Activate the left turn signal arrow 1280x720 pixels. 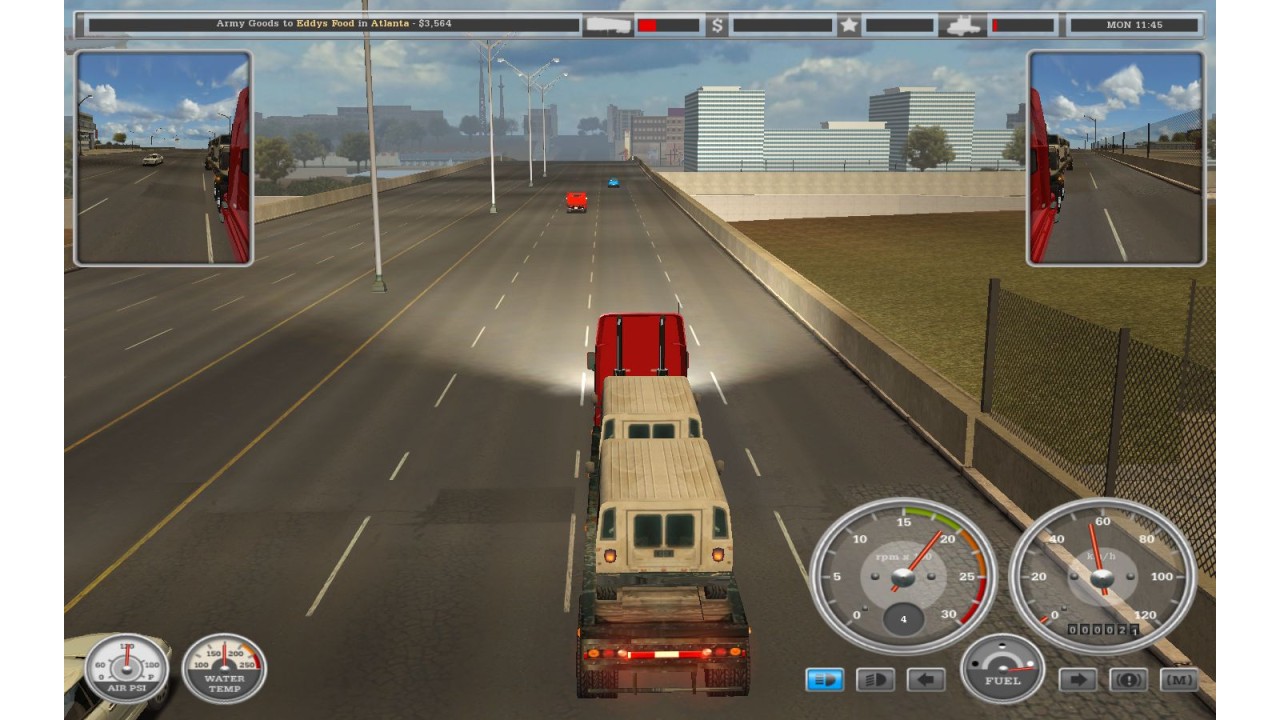(926, 680)
